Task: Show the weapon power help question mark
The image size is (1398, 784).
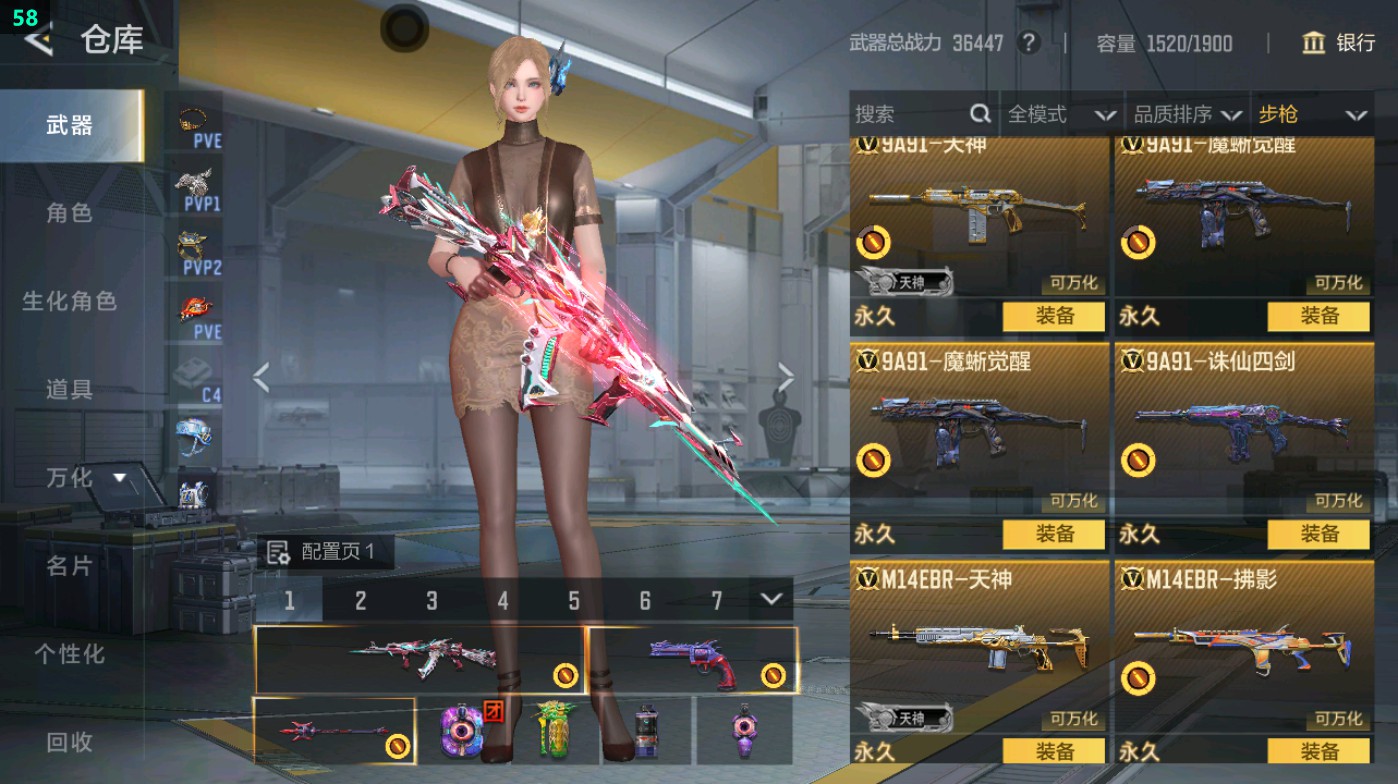Action: [x=1027, y=43]
